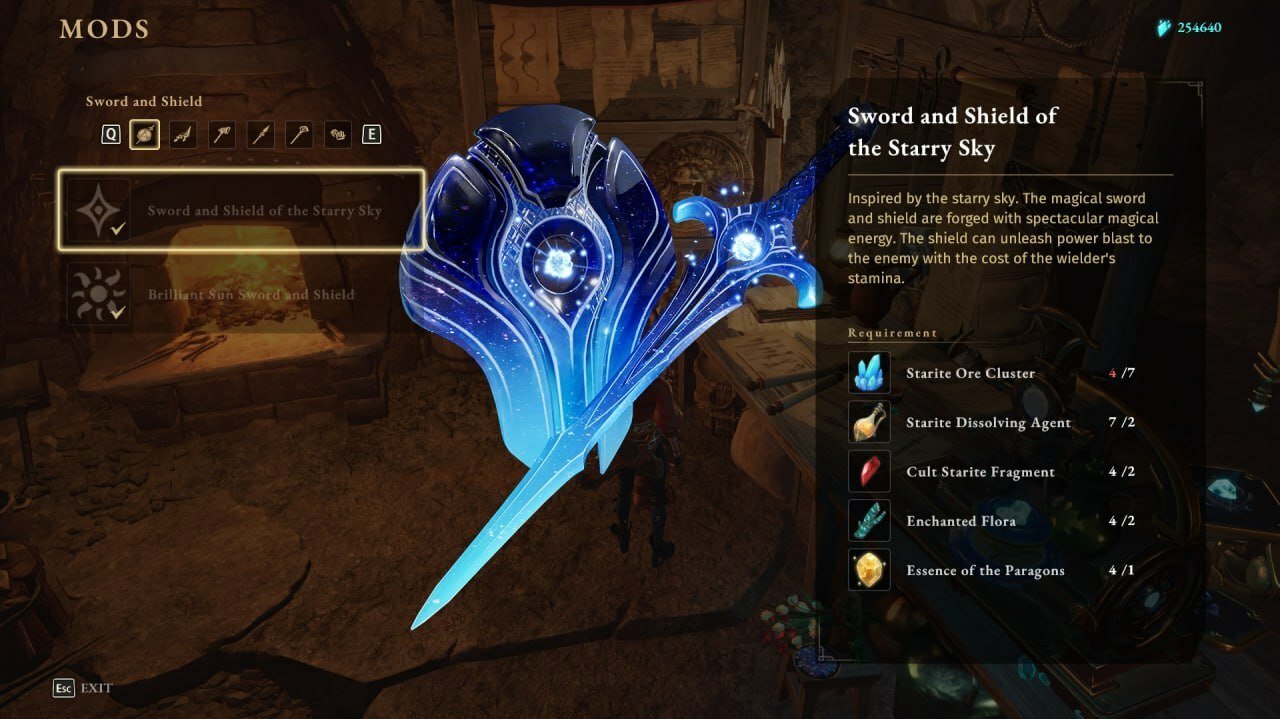This screenshot has width=1280, height=719.
Task: Inspect the Starite Dissolving Agent flask icon
Action: (867, 422)
